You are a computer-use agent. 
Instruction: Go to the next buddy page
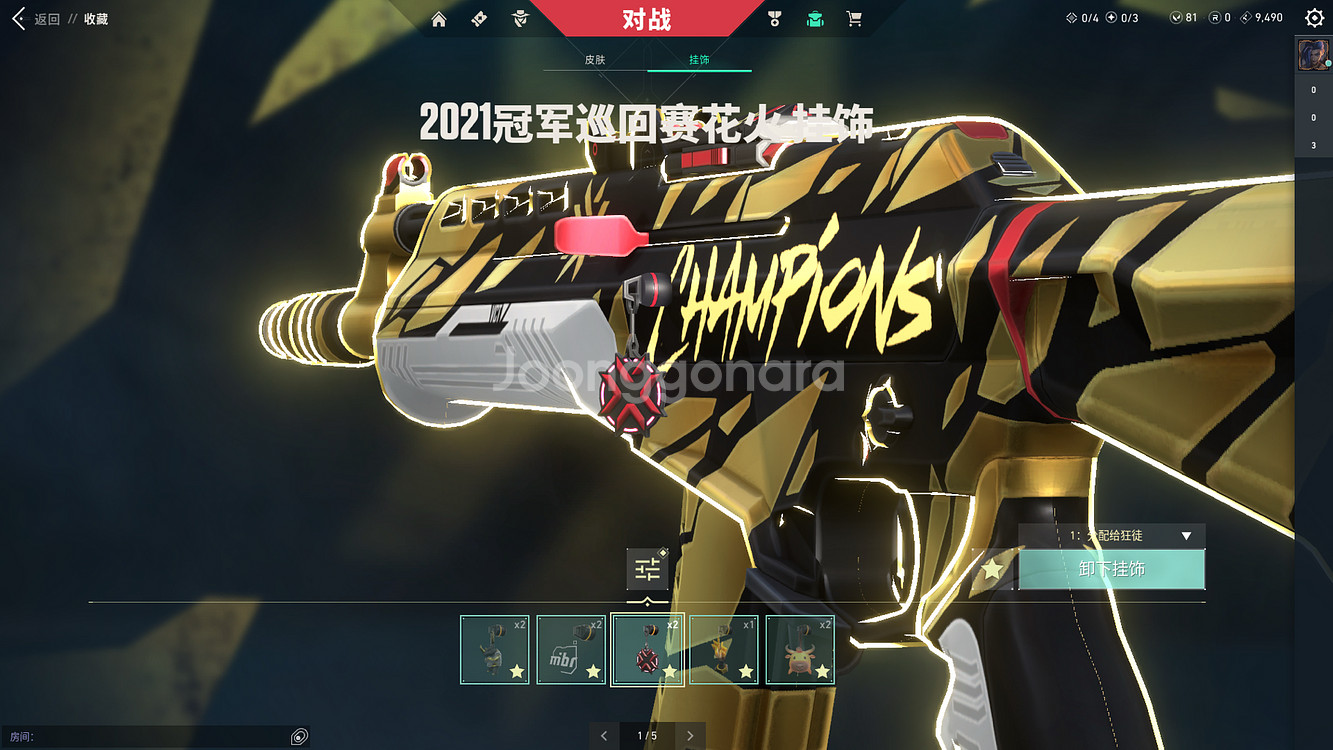[690, 736]
